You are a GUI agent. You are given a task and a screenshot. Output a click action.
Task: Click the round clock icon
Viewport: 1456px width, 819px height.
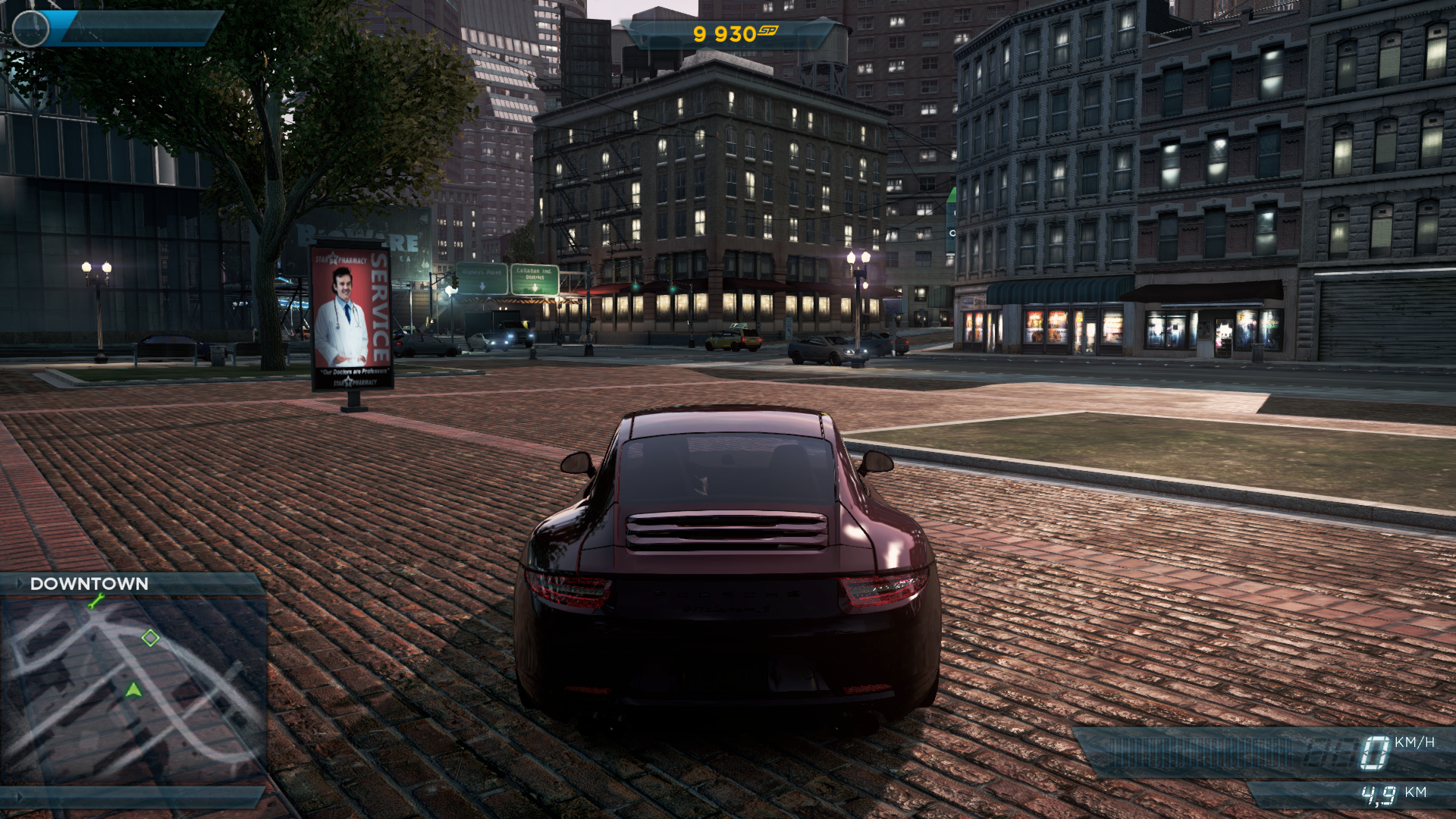pyautogui.click(x=31, y=29)
